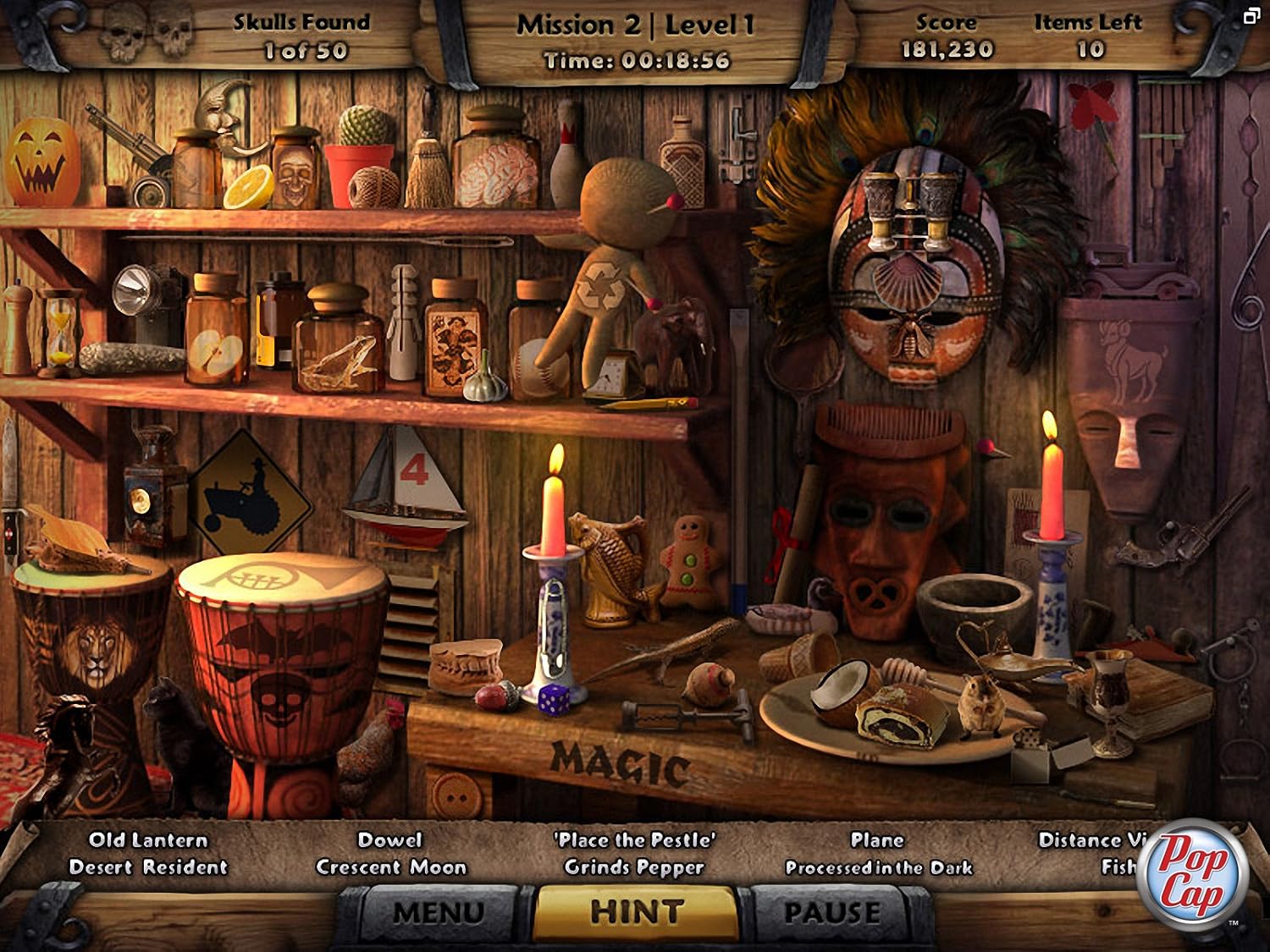Choose the 'Plane' list entry

877,840
